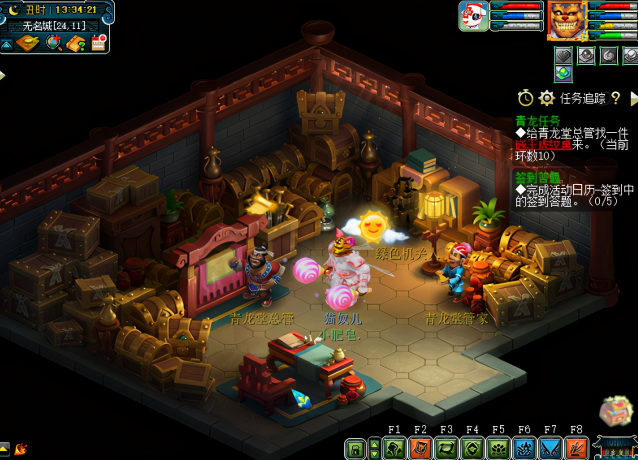Toggle the hotbar lock button
Screen dimensions: 638x460
[x=355, y=449]
